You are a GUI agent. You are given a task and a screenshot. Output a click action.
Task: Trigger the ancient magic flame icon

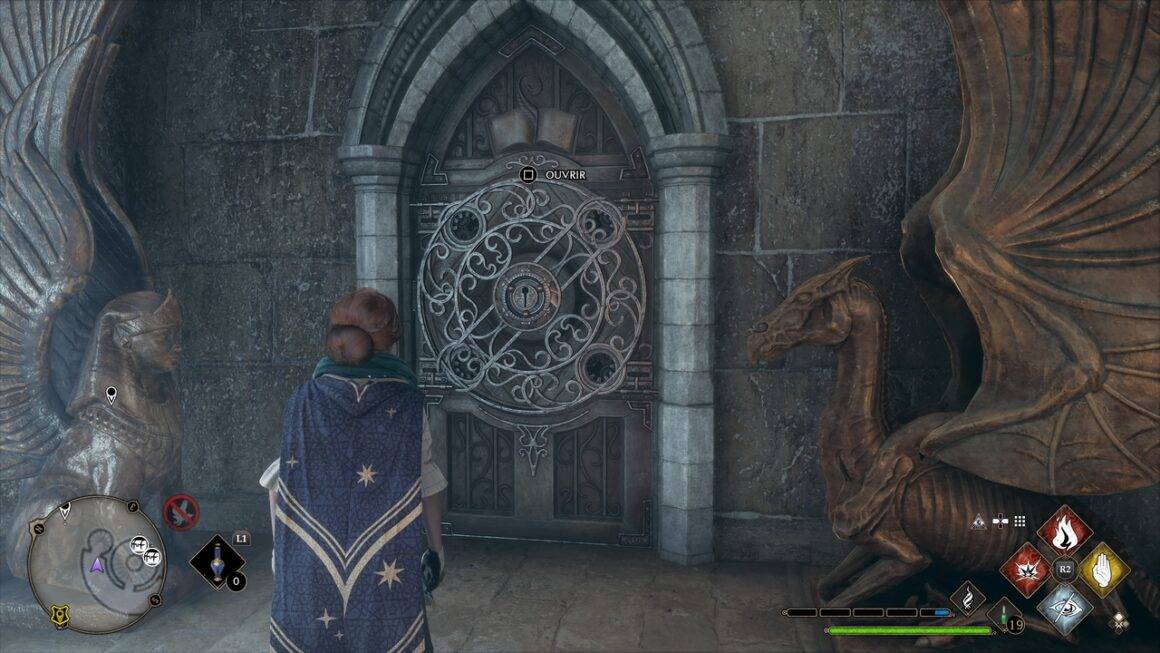point(967,599)
